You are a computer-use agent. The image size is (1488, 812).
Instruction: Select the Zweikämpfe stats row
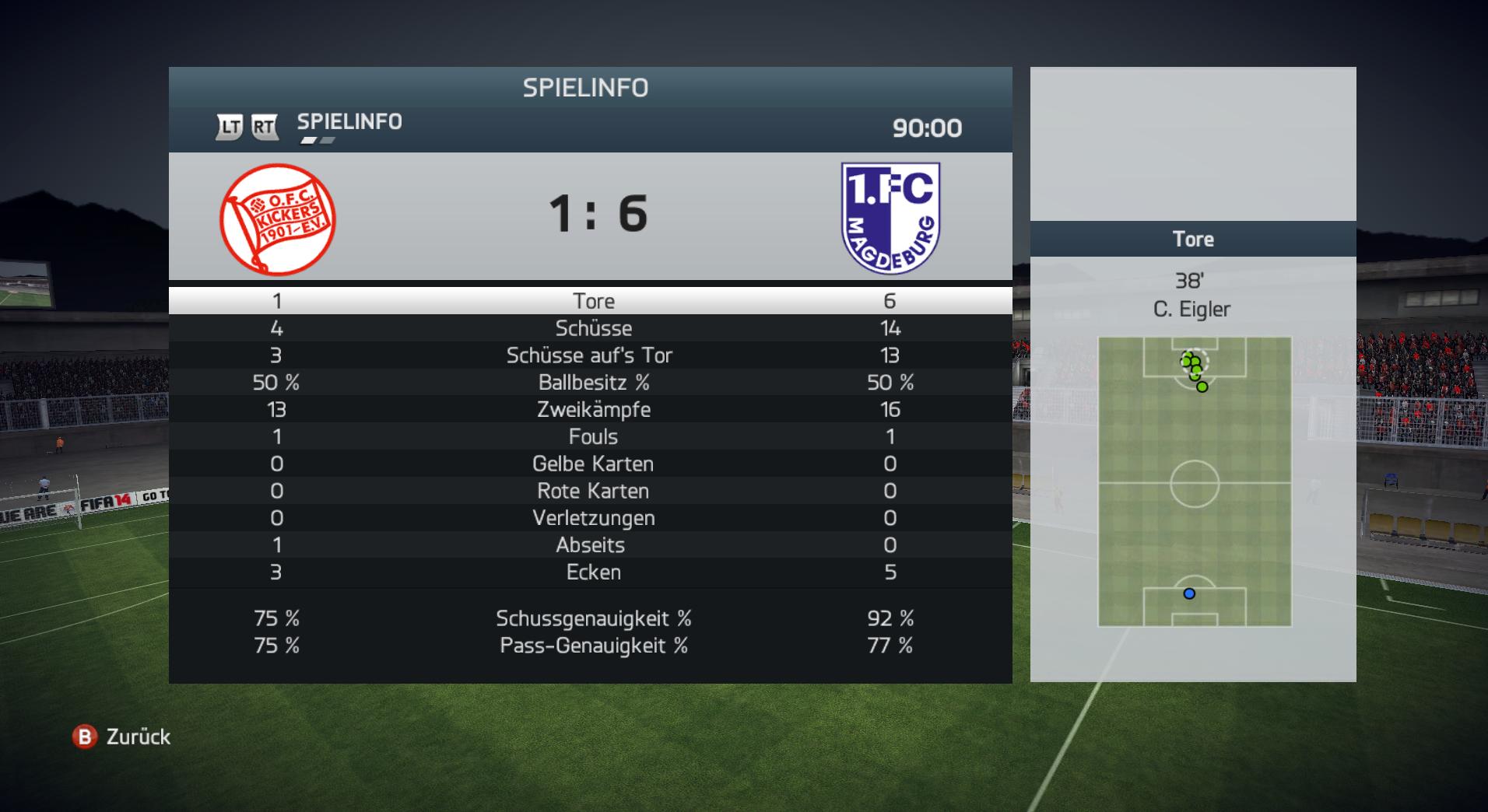(591, 410)
